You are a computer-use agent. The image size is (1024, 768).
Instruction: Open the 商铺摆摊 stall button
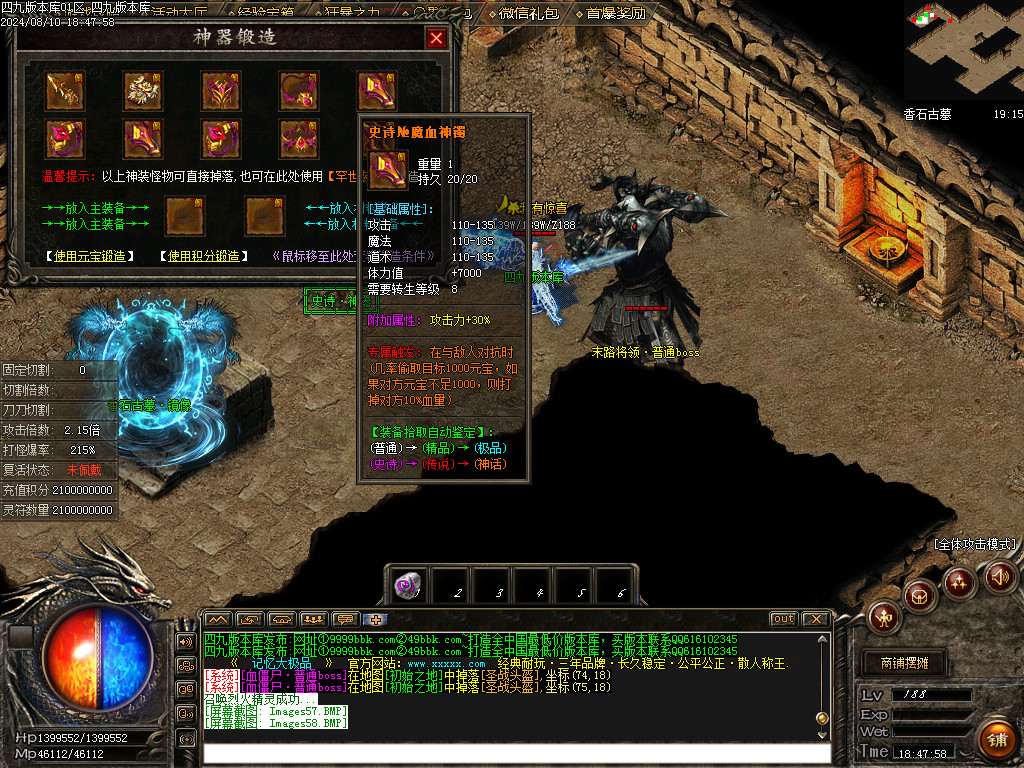click(902, 663)
